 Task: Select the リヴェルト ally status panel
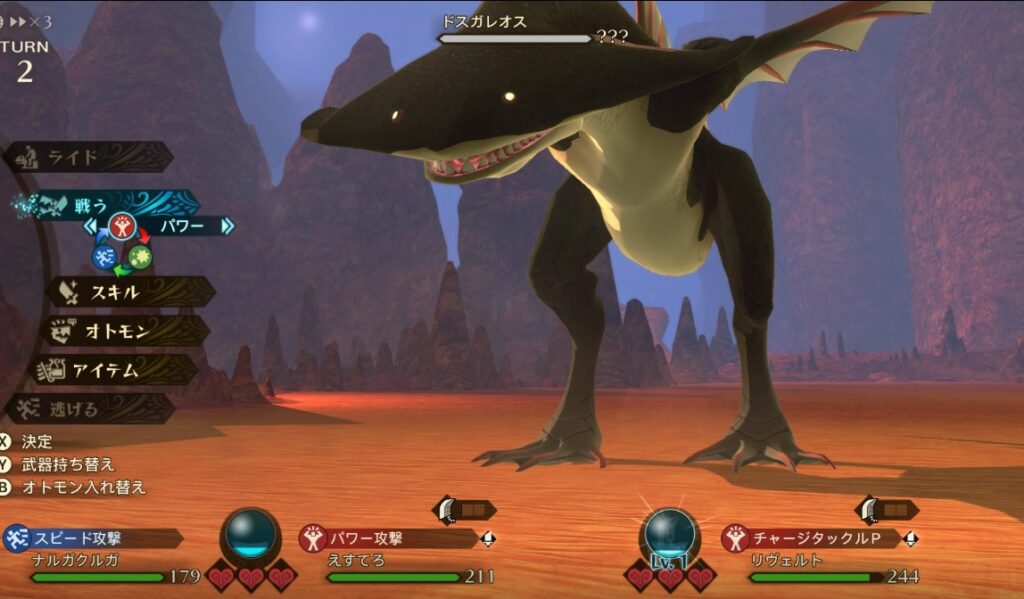pyautogui.click(x=820, y=558)
